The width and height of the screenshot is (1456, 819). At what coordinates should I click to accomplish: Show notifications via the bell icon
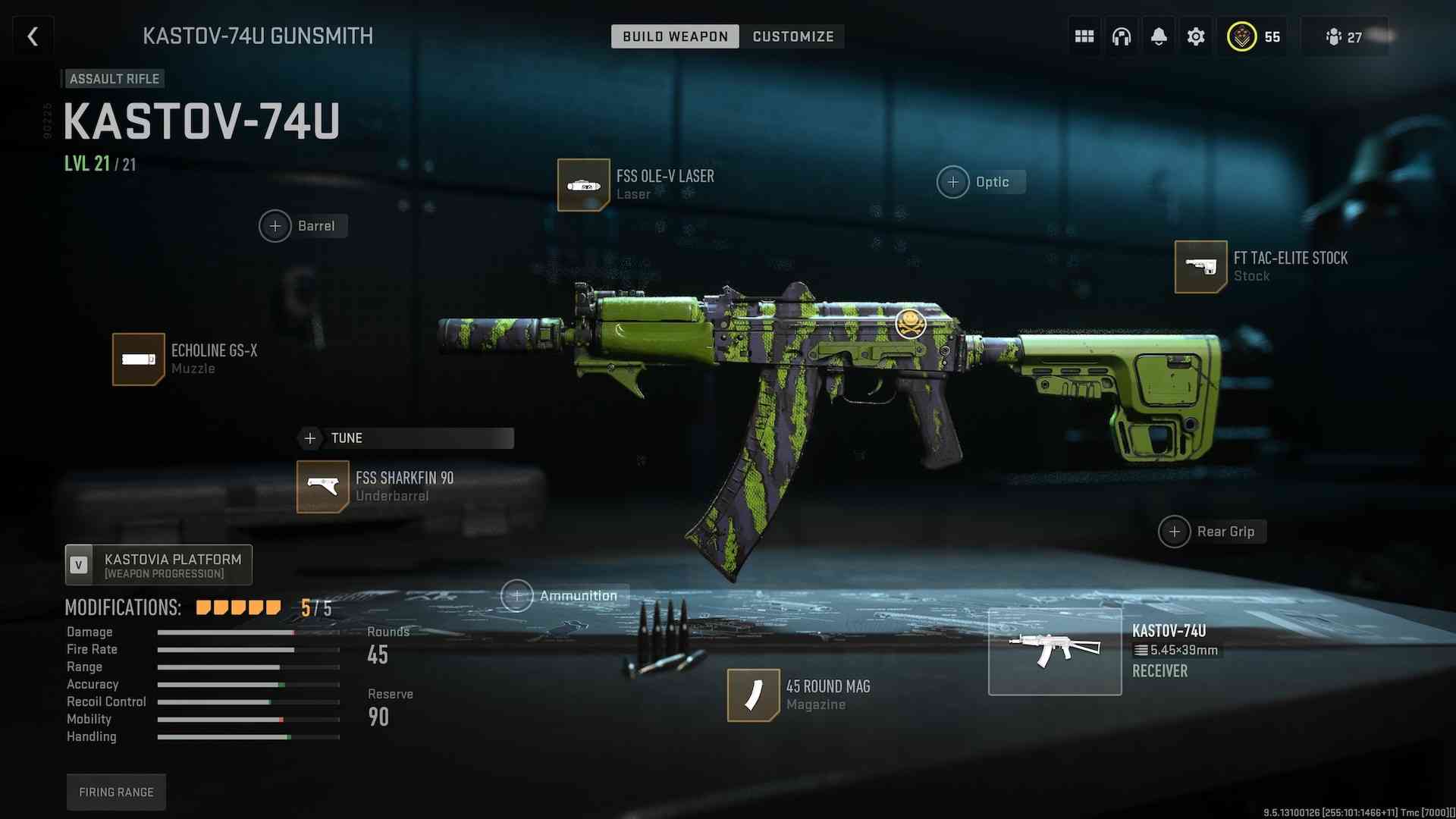click(x=1159, y=36)
